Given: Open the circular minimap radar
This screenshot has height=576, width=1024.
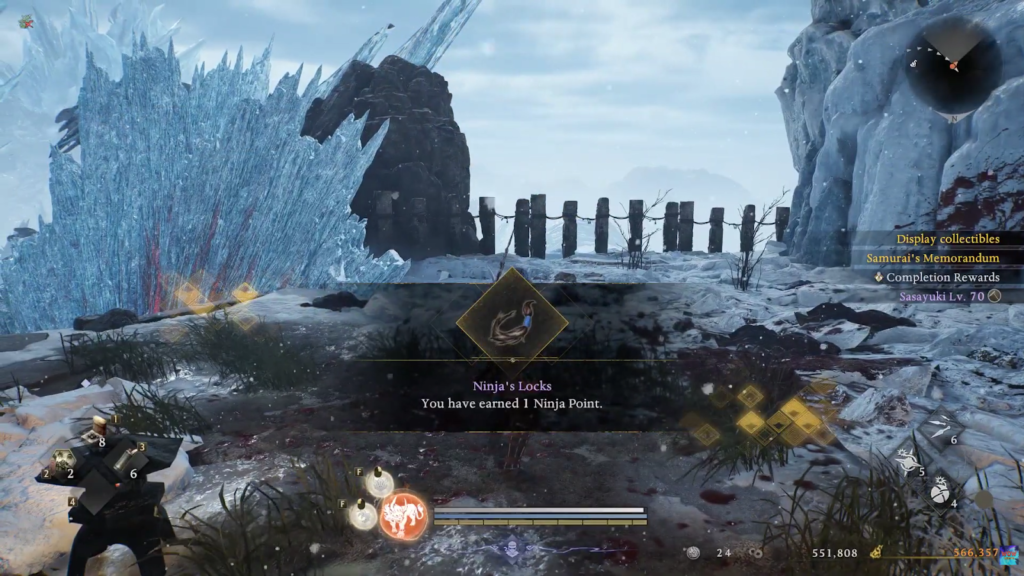Looking at the screenshot, I should coord(953,64).
